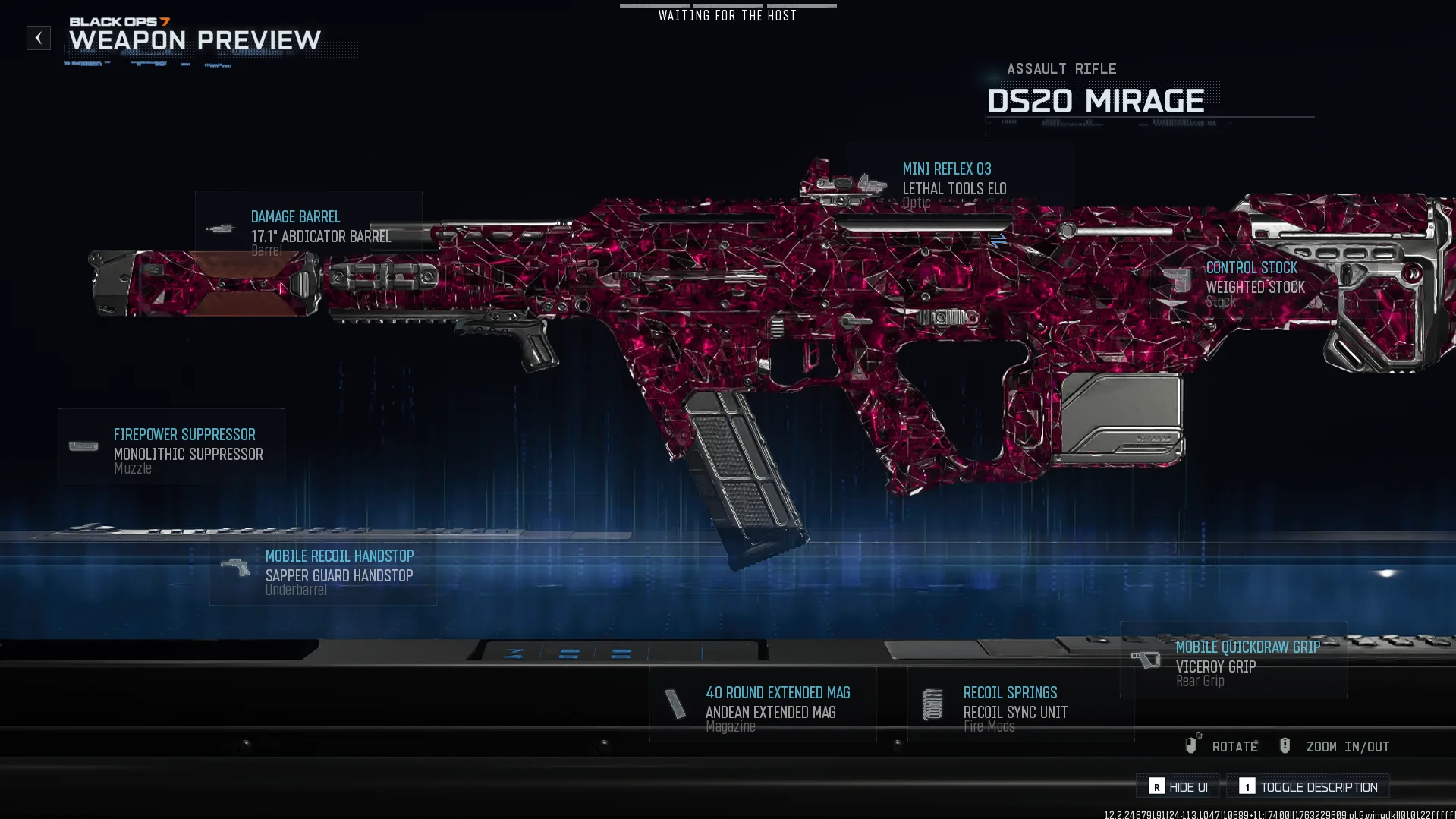
Task: Click the Mobile Recoil Handstop underbarrel icon
Action: [x=236, y=567]
